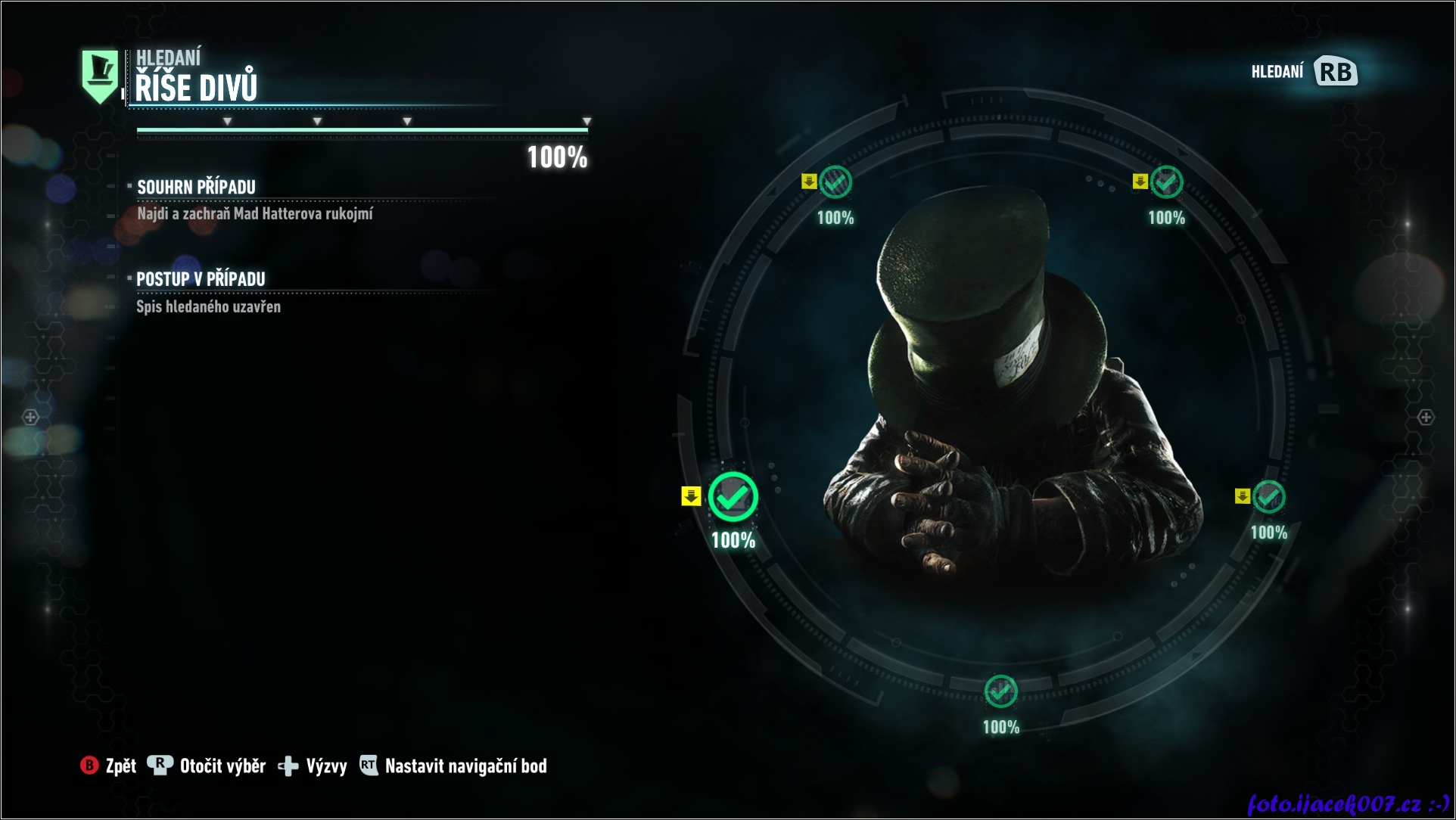The width and height of the screenshot is (1456, 820).
Task: Choose the checkmark node lacking a yellow marker
Action: pyautogui.click(x=1000, y=691)
